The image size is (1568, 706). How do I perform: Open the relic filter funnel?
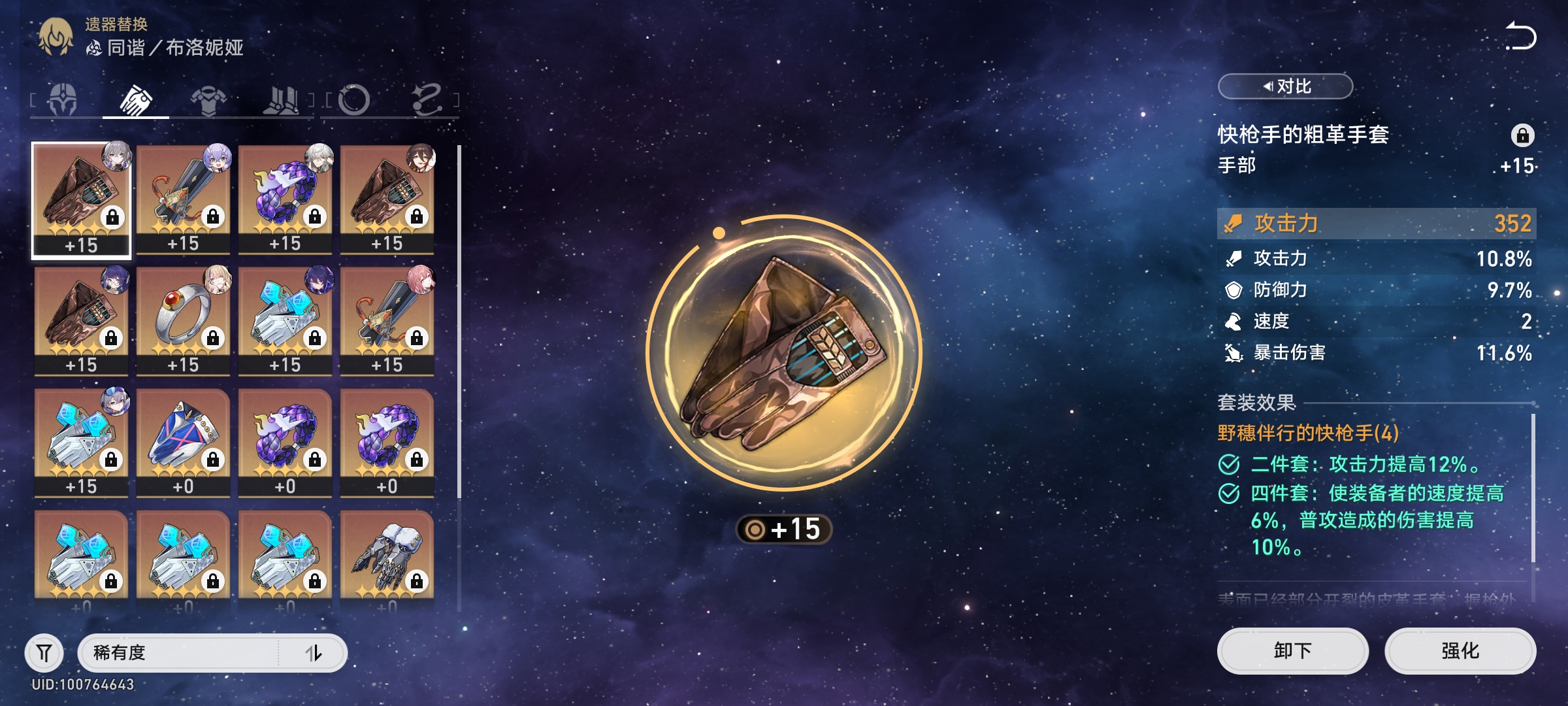[44, 652]
